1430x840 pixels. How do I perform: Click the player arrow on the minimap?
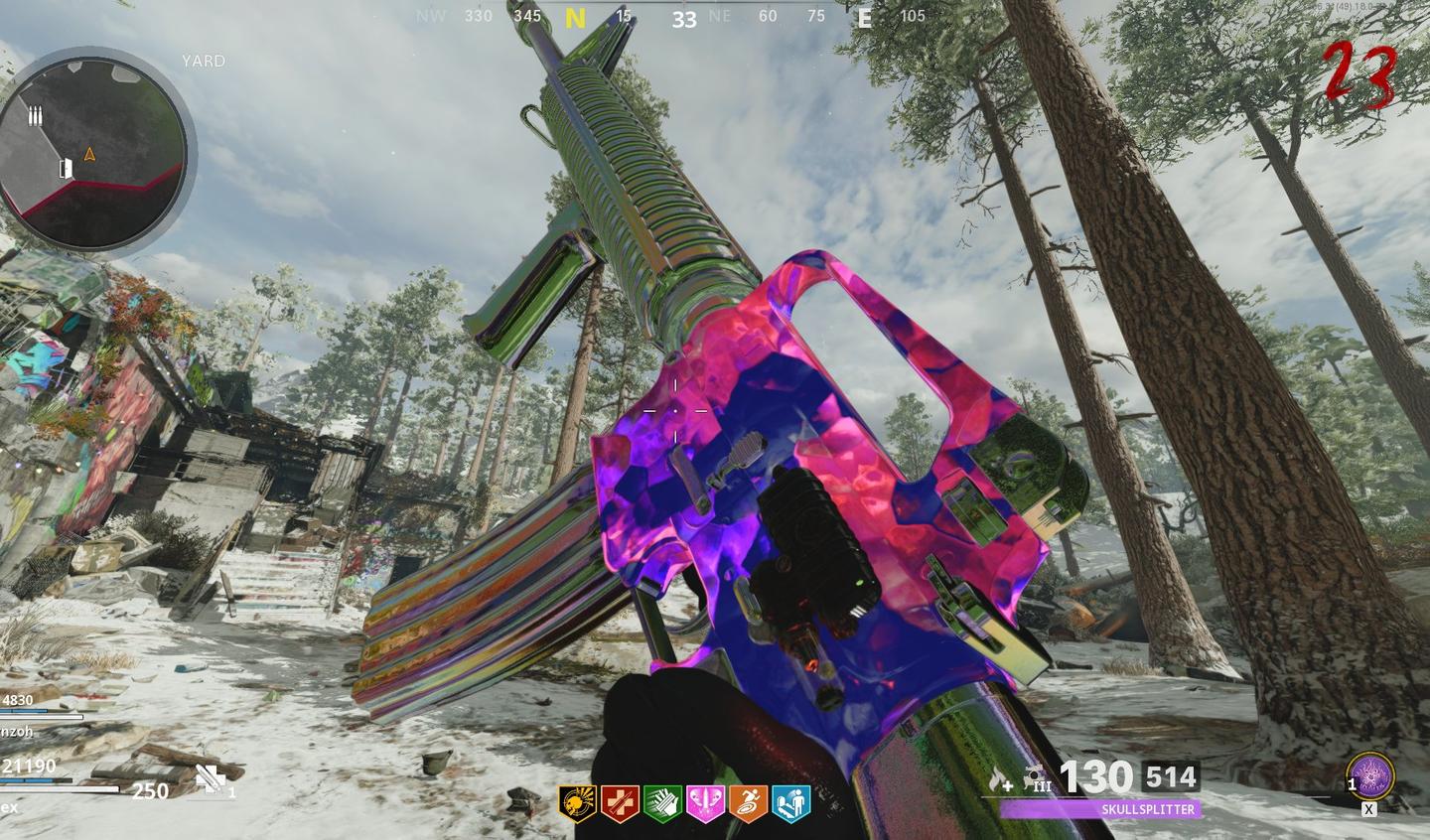(x=91, y=155)
